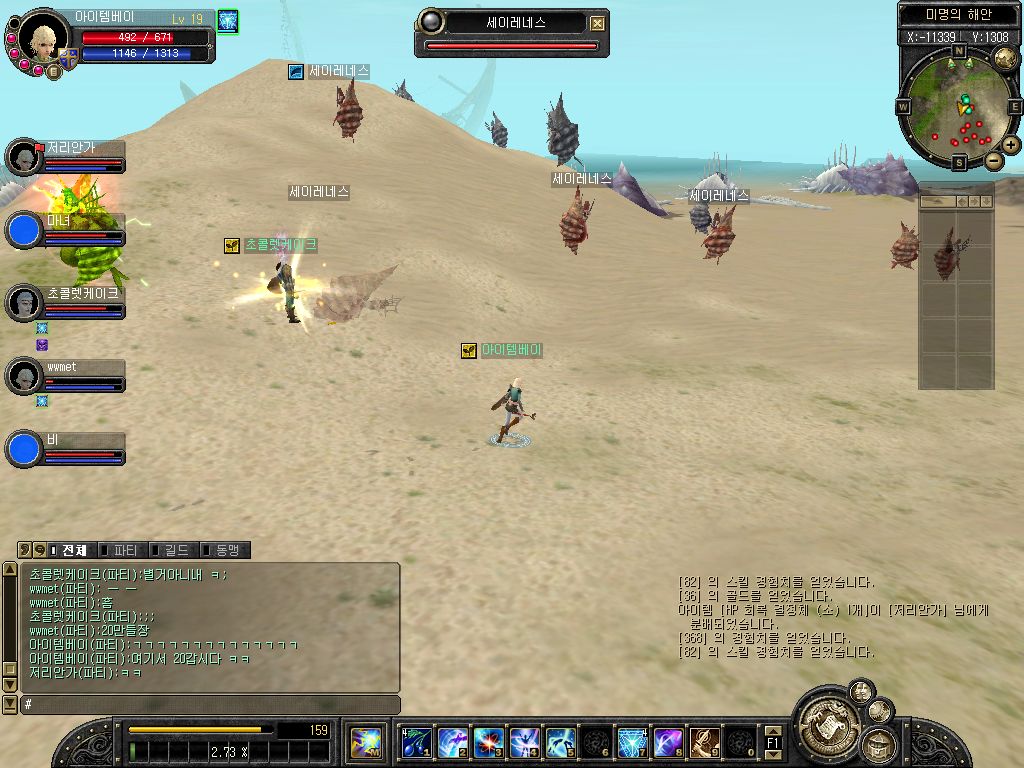Activate the triangle skill in hotbar slot 7
This screenshot has height=768, width=1024.
click(632, 743)
